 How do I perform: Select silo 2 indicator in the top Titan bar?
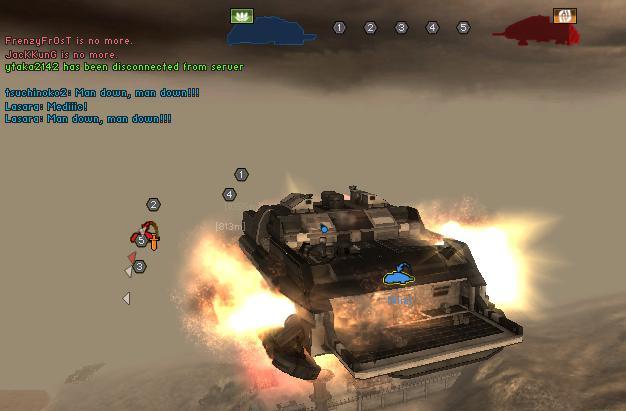(370, 28)
